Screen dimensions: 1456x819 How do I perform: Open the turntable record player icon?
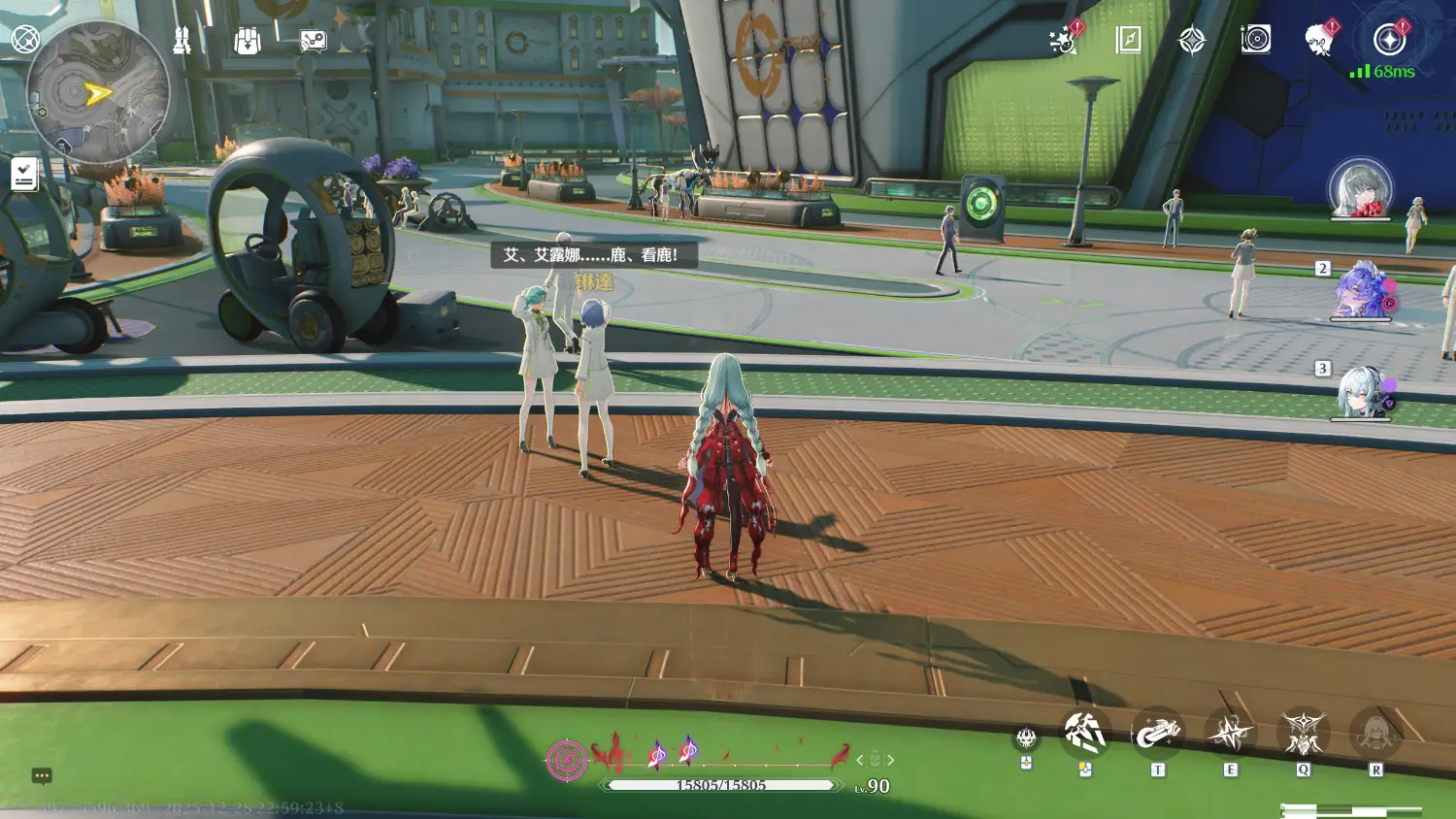1255,40
